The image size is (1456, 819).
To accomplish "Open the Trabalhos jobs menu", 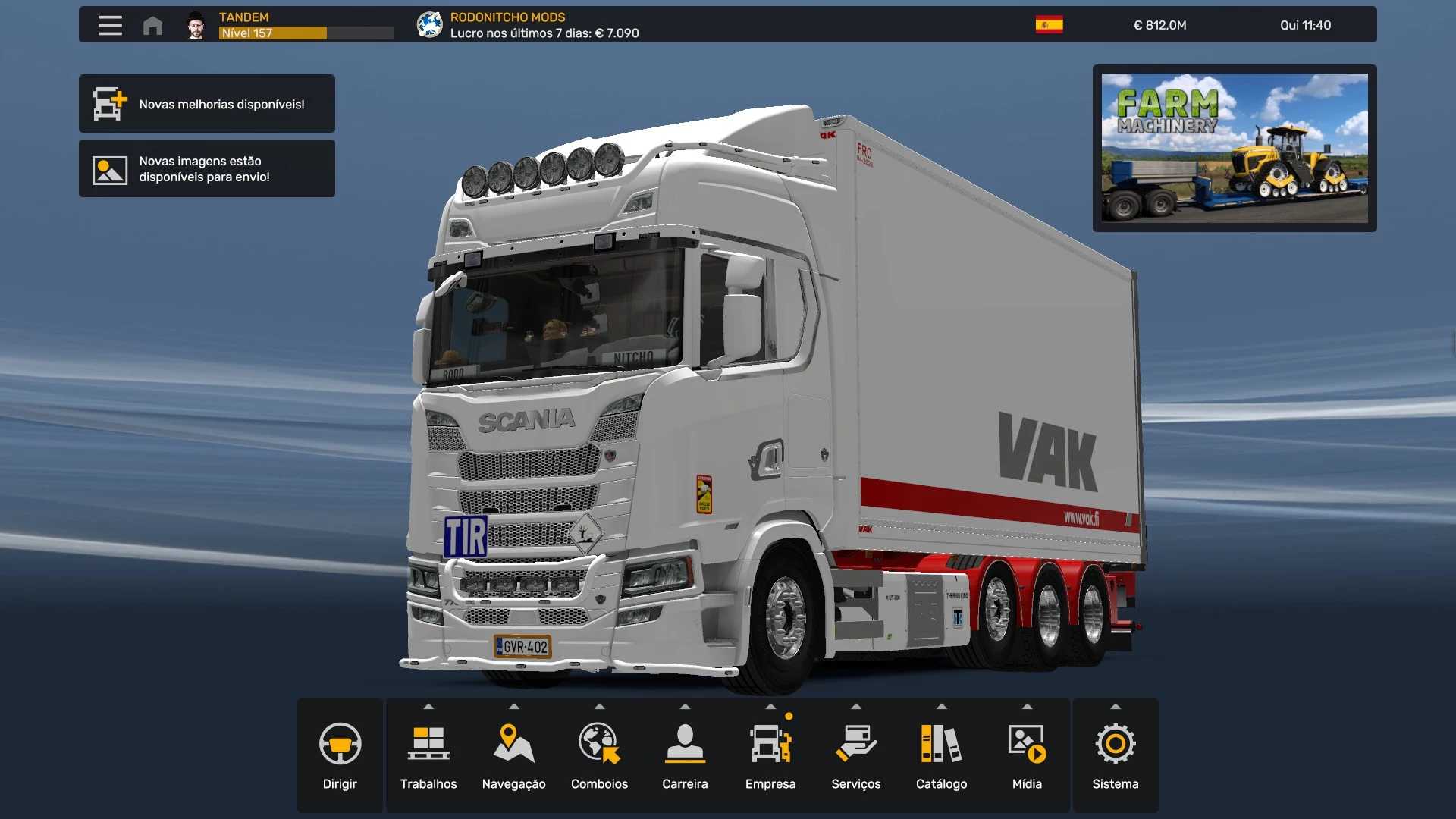I will tap(428, 755).
